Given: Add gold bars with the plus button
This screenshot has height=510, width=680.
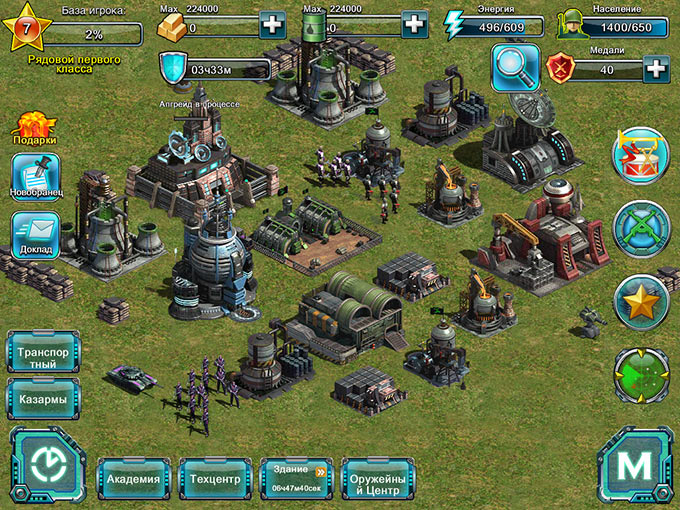Looking at the screenshot, I should [271, 24].
